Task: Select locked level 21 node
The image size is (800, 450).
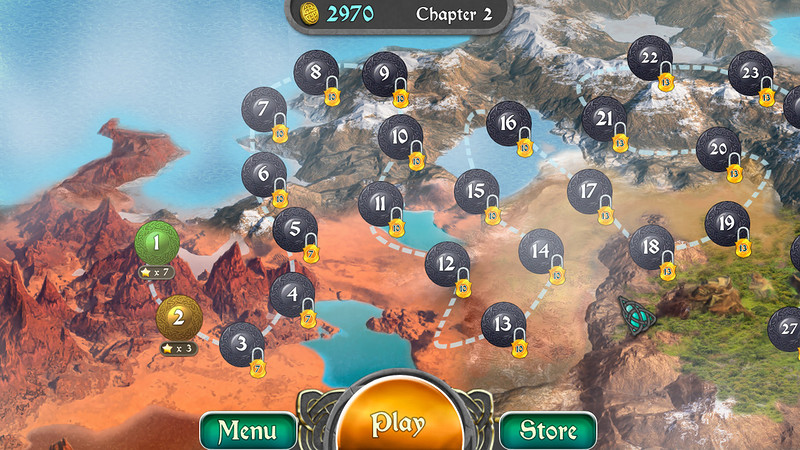Action: tap(604, 118)
